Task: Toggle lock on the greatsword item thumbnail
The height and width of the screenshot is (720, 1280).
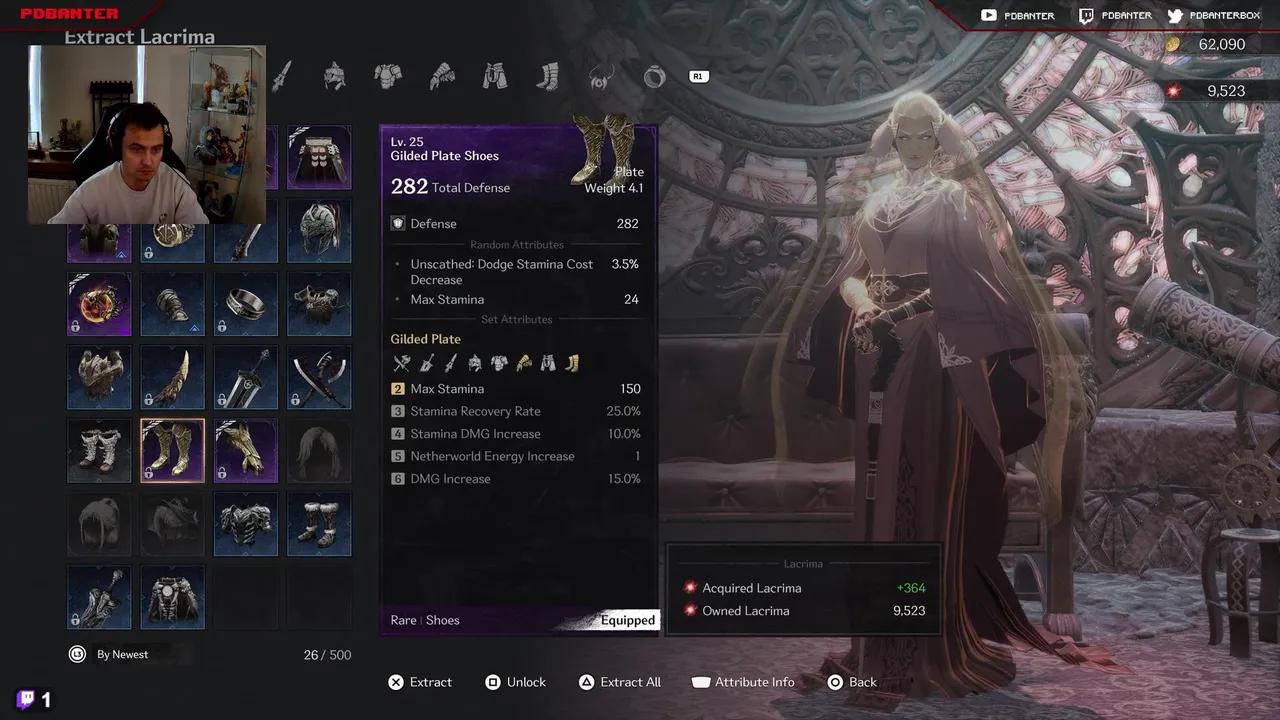Action: tap(246, 377)
